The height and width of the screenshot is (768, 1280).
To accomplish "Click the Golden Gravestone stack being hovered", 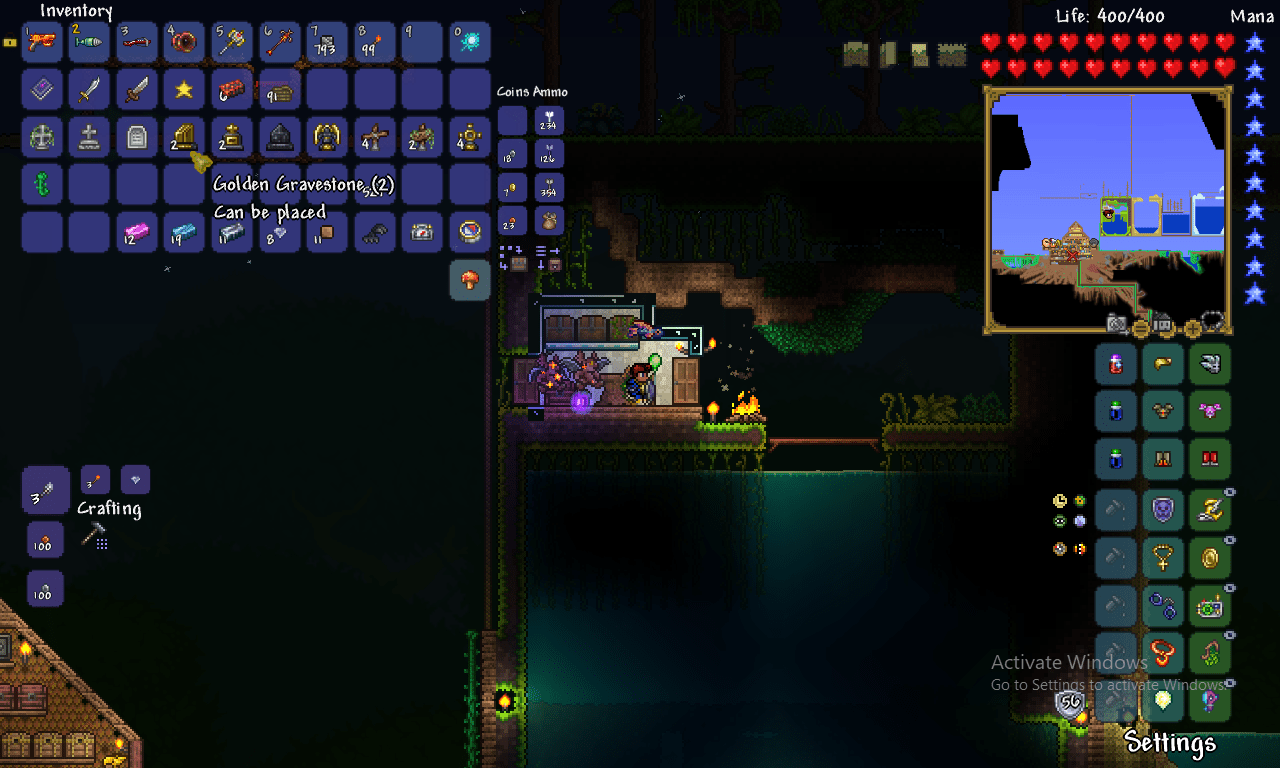I will coord(184,137).
